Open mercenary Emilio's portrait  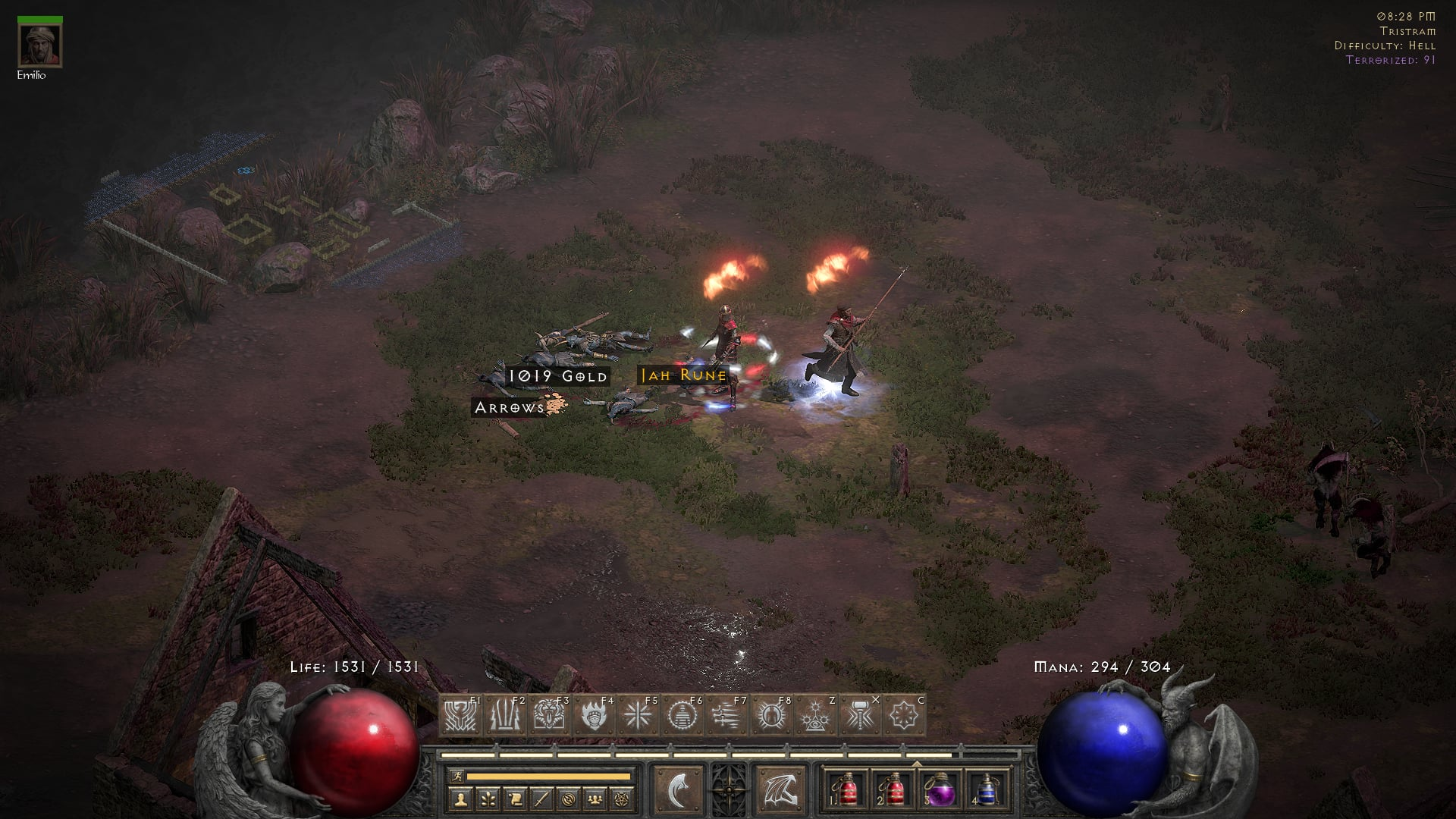pyautogui.click(x=40, y=45)
